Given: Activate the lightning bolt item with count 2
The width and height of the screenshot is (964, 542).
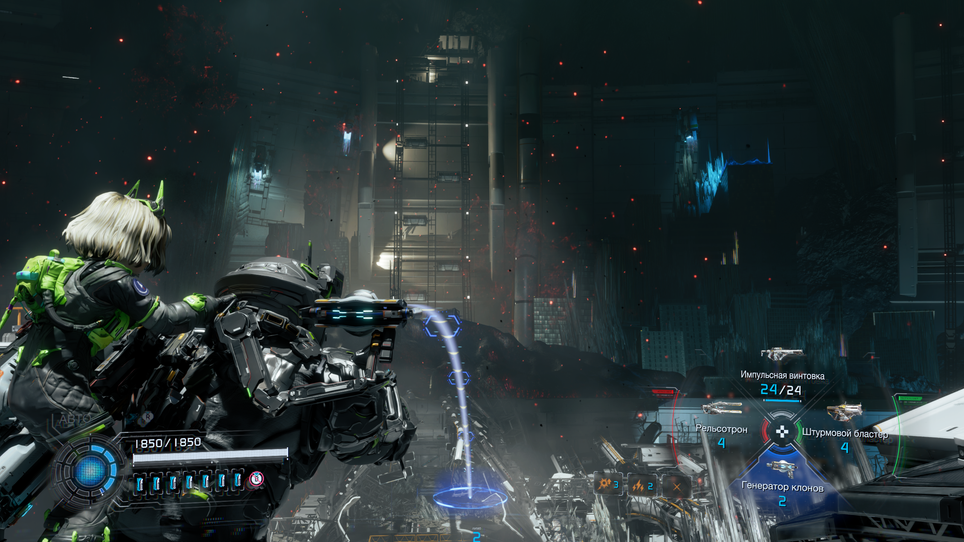Looking at the screenshot, I should pyautogui.click(x=643, y=485).
